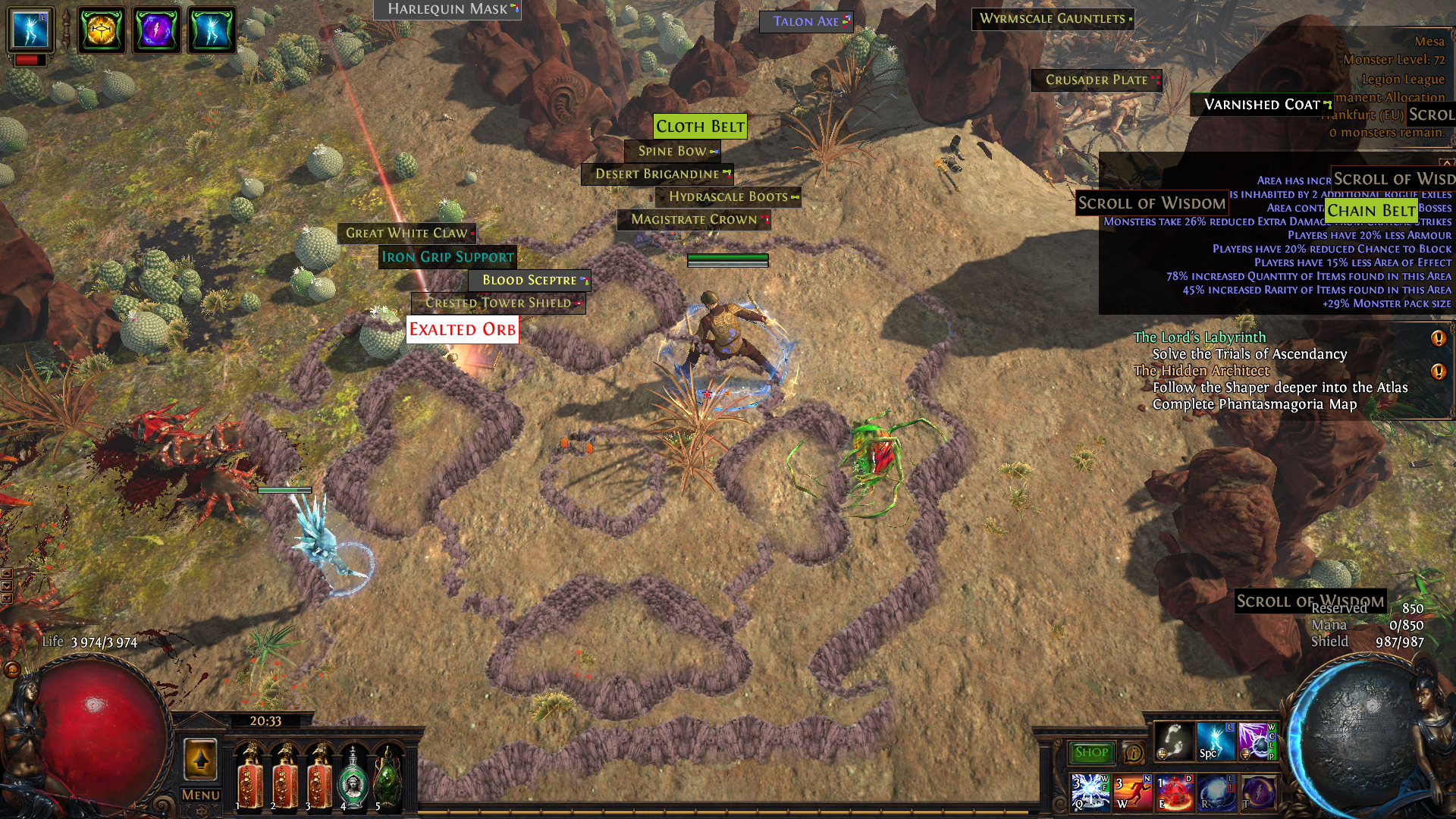Pick up the Chain Belt label
Image resolution: width=1456 pixels, height=819 pixels.
1371,211
